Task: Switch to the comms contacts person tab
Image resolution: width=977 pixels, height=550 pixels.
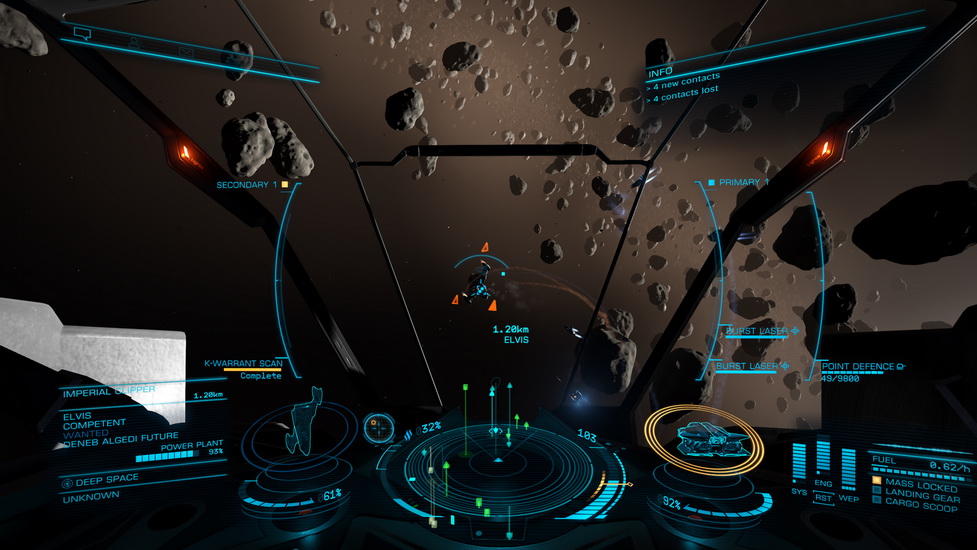Action: click(133, 42)
